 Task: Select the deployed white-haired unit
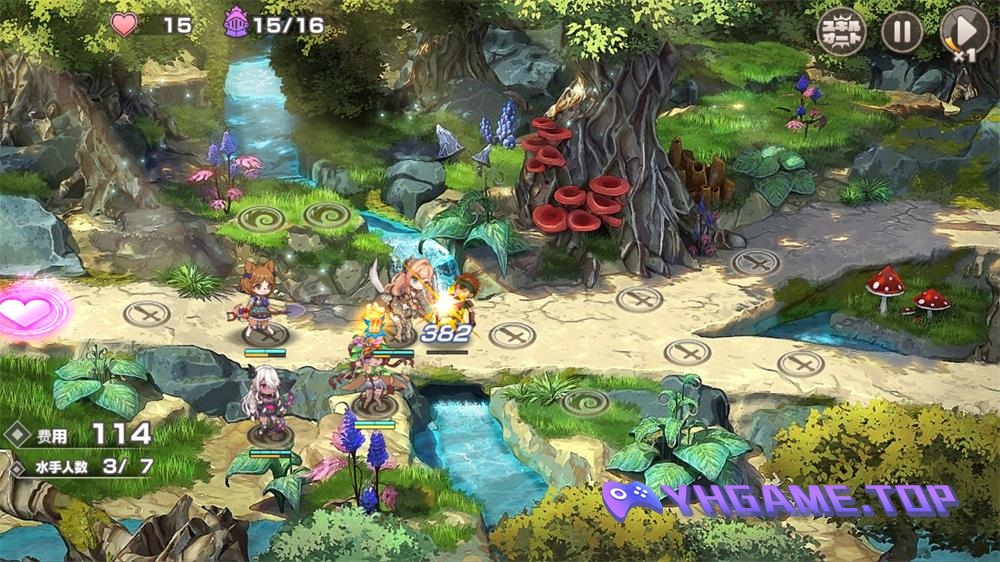pyautogui.click(x=266, y=405)
